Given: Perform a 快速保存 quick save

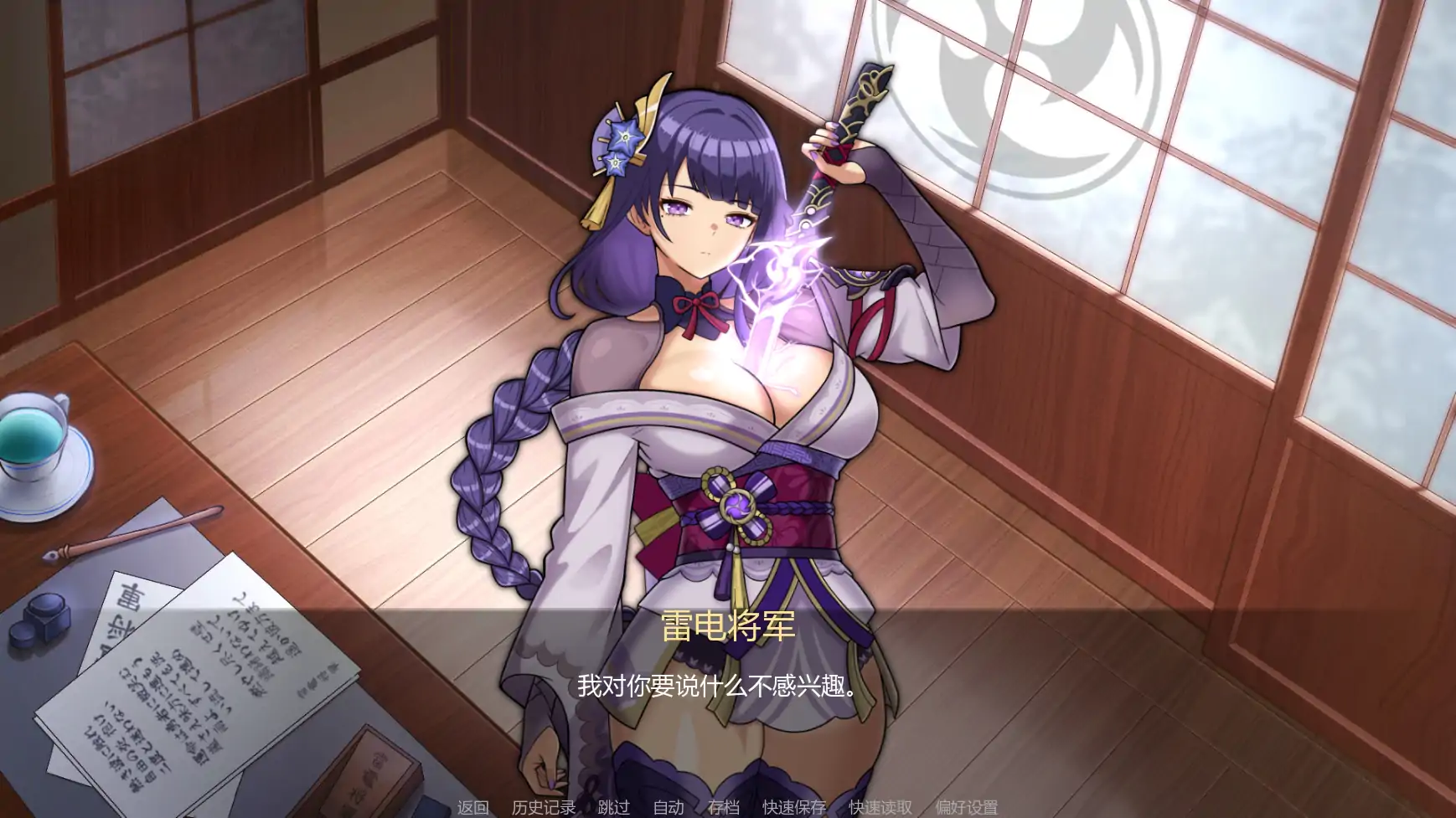Looking at the screenshot, I should click(x=793, y=808).
